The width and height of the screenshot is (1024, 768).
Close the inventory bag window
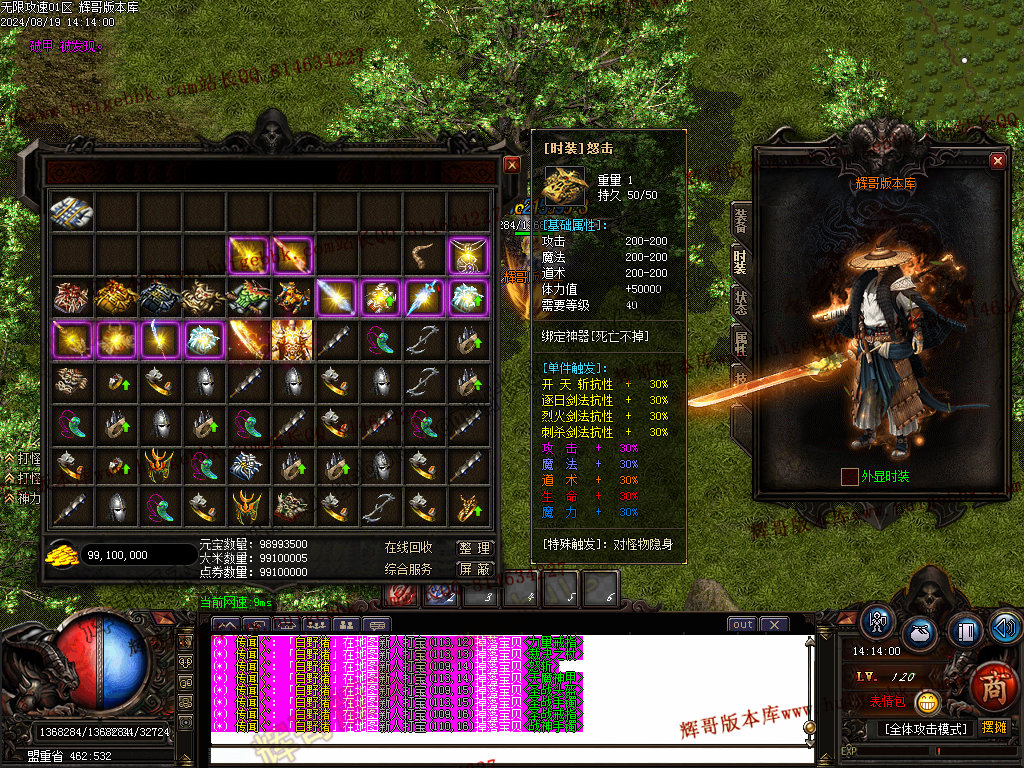[512, 165]
